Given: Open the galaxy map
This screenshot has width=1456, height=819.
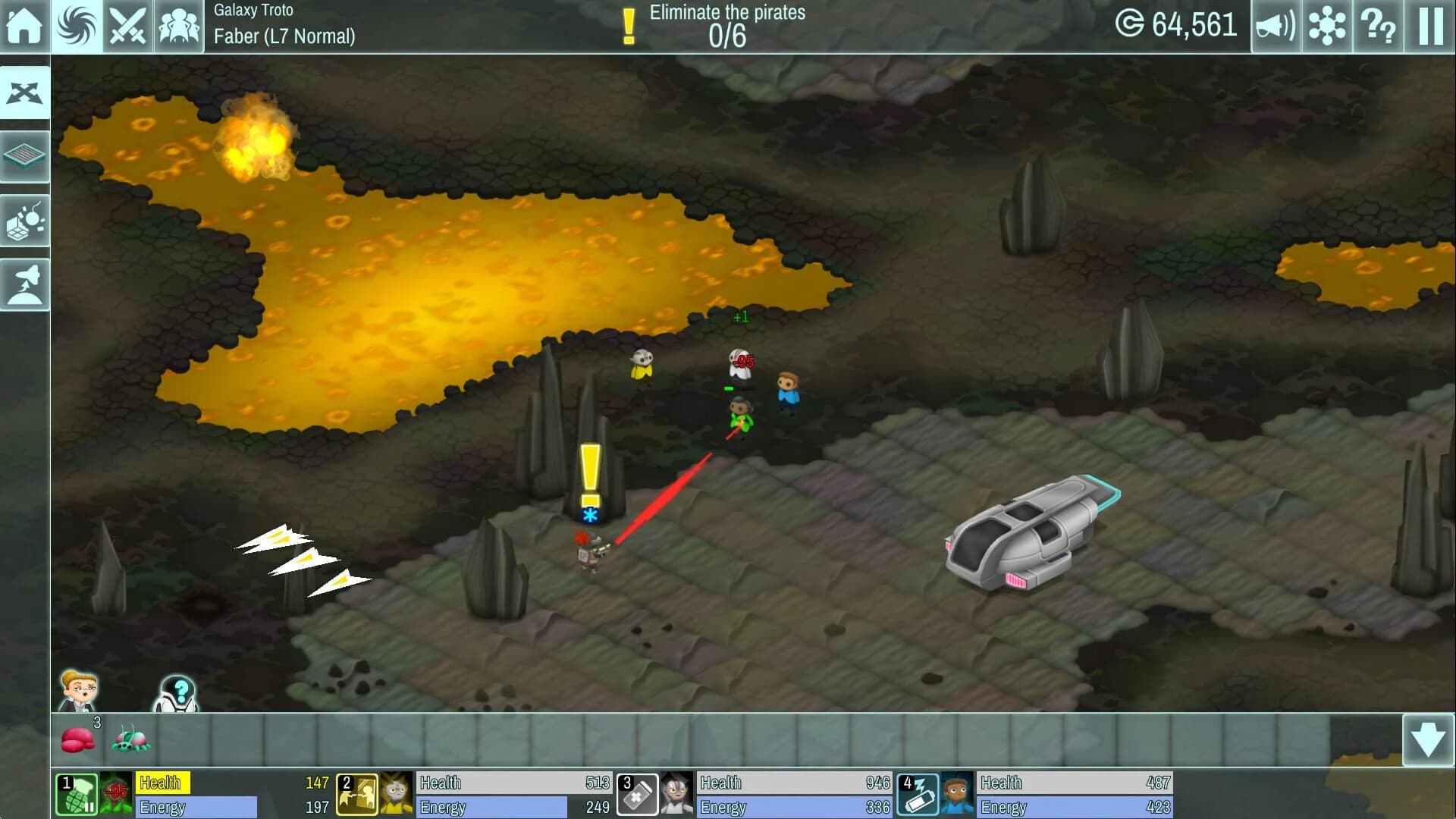Looking at the screenshot, I should click(77, 25).
